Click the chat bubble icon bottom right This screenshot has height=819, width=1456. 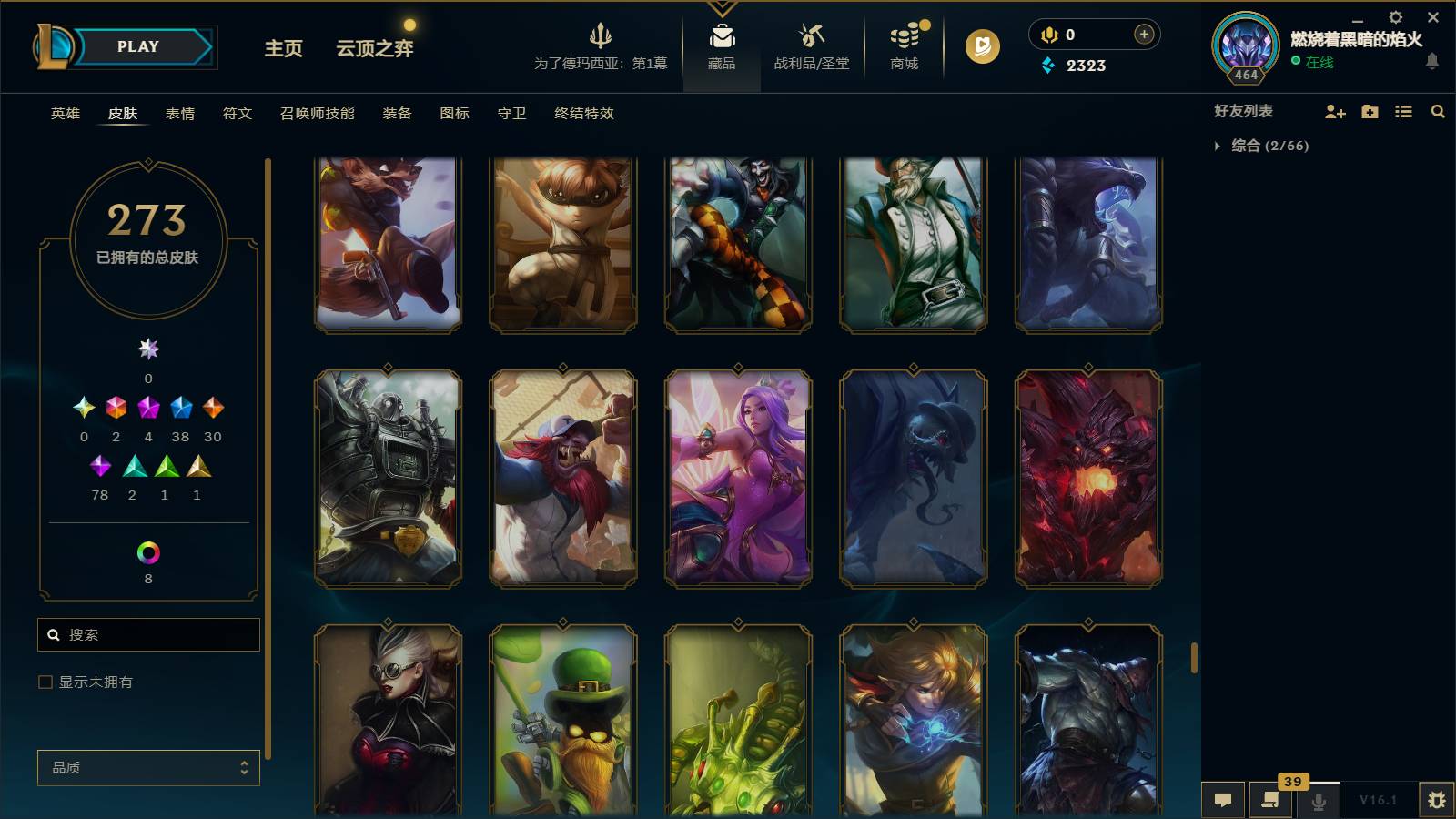(x=1224, y=799)
